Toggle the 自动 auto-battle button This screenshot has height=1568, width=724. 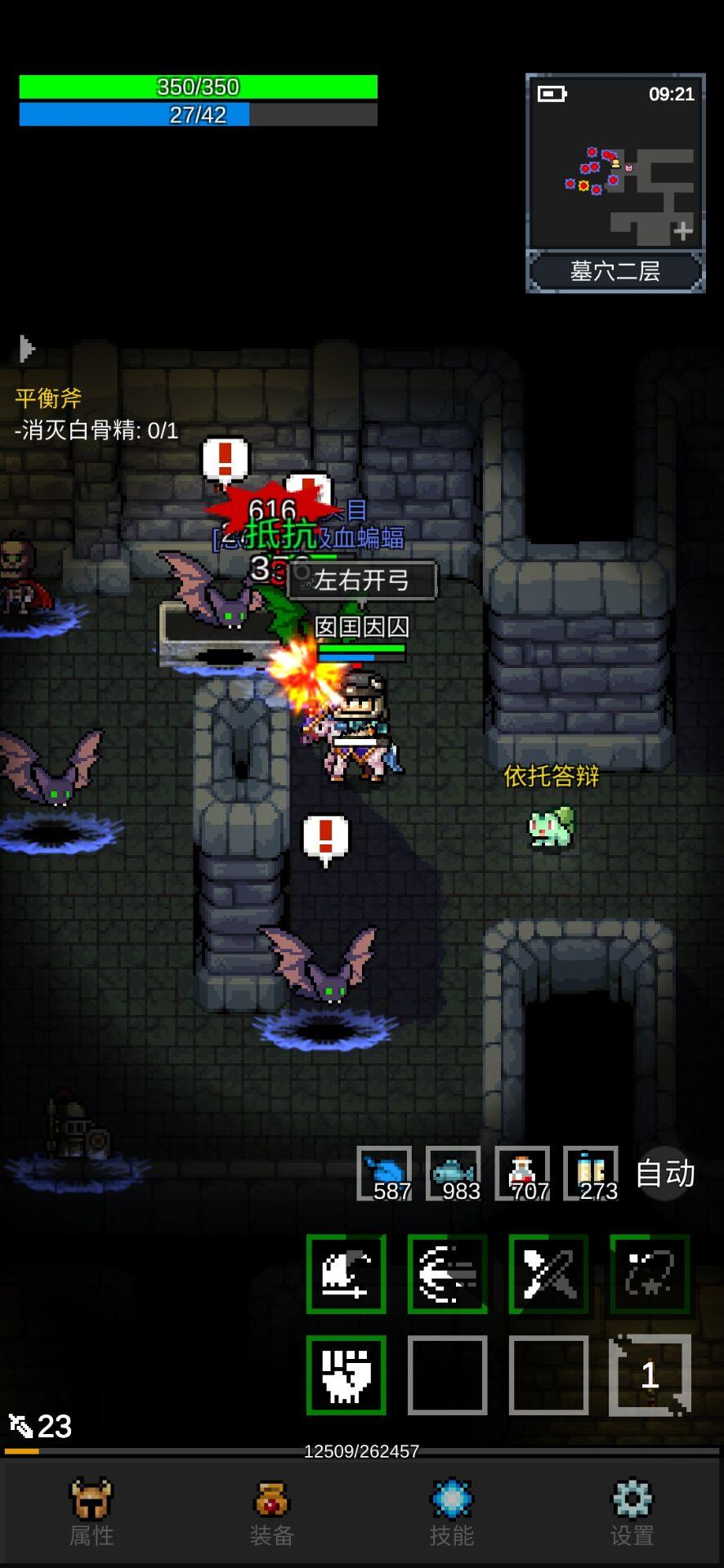(x=665, y=1174)
